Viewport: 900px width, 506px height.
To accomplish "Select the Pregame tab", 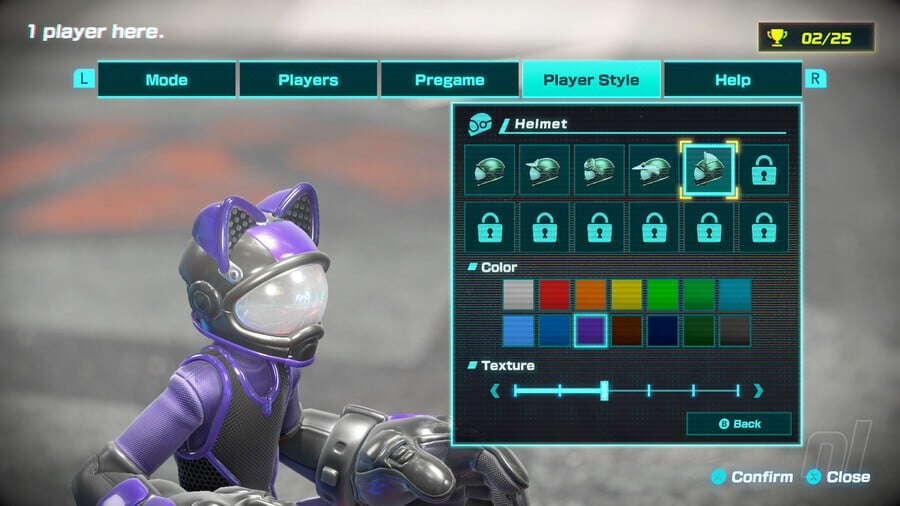I will (450, 80).
